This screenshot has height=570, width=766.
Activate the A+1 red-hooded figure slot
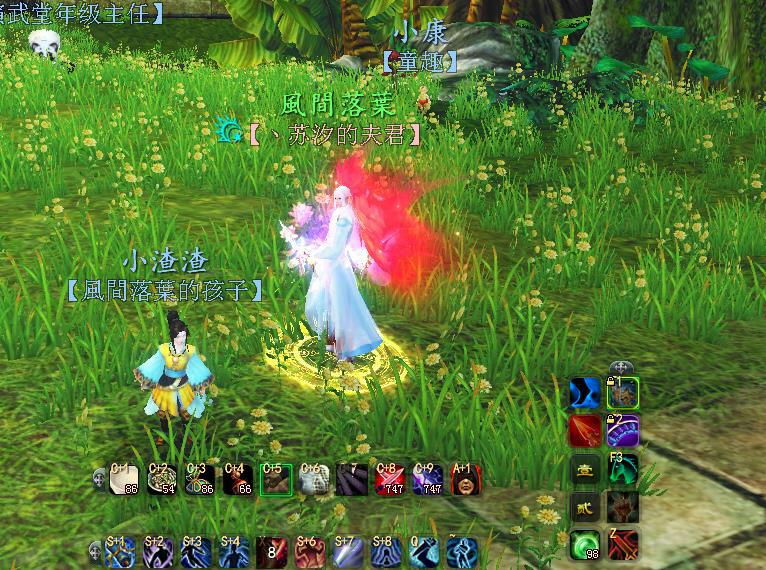coord(465,480)
